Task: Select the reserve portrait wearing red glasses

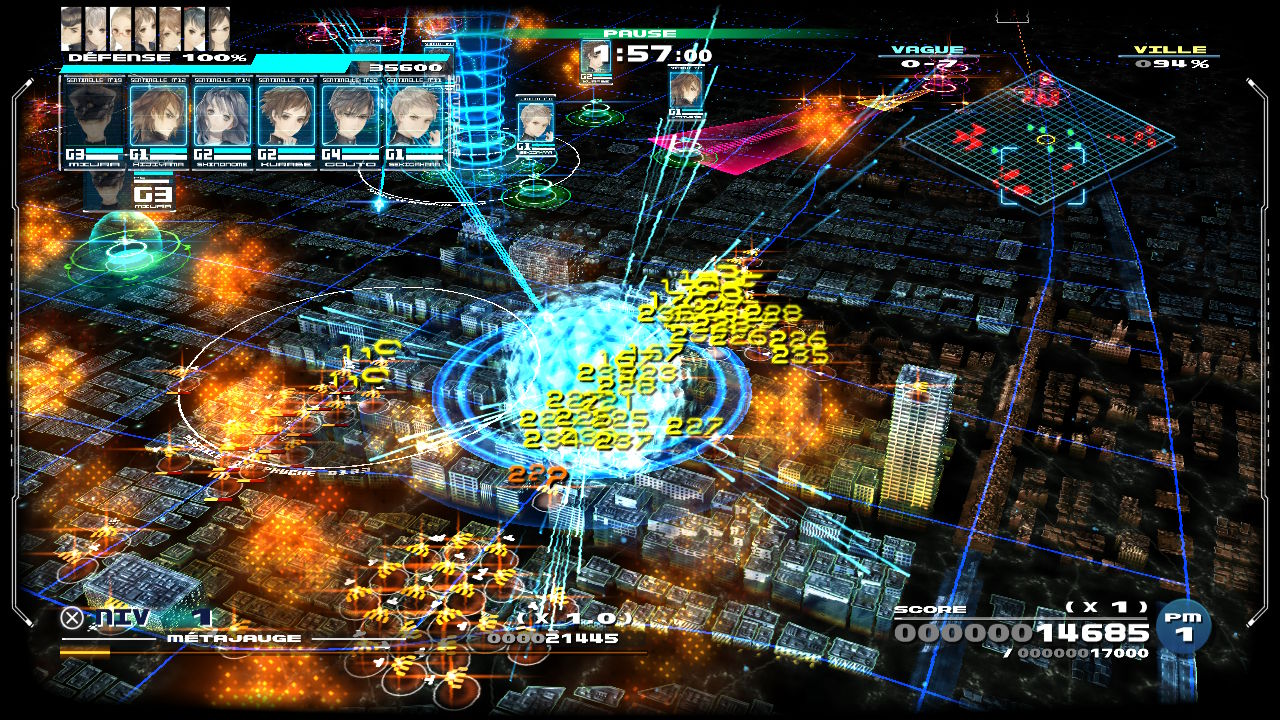Action: (x=121, y=28)
